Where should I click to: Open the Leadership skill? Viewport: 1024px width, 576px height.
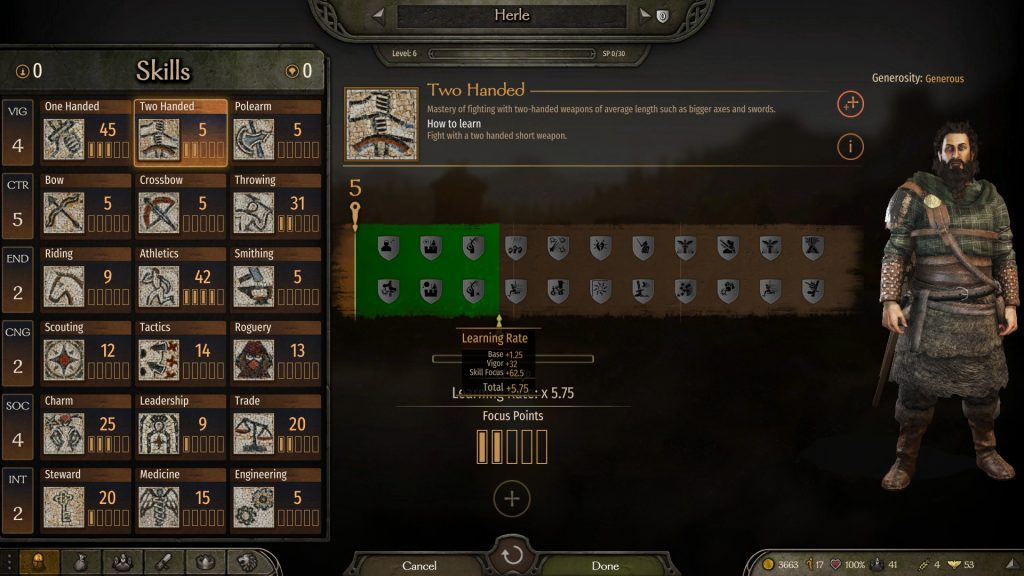click(x=181, y=427)
